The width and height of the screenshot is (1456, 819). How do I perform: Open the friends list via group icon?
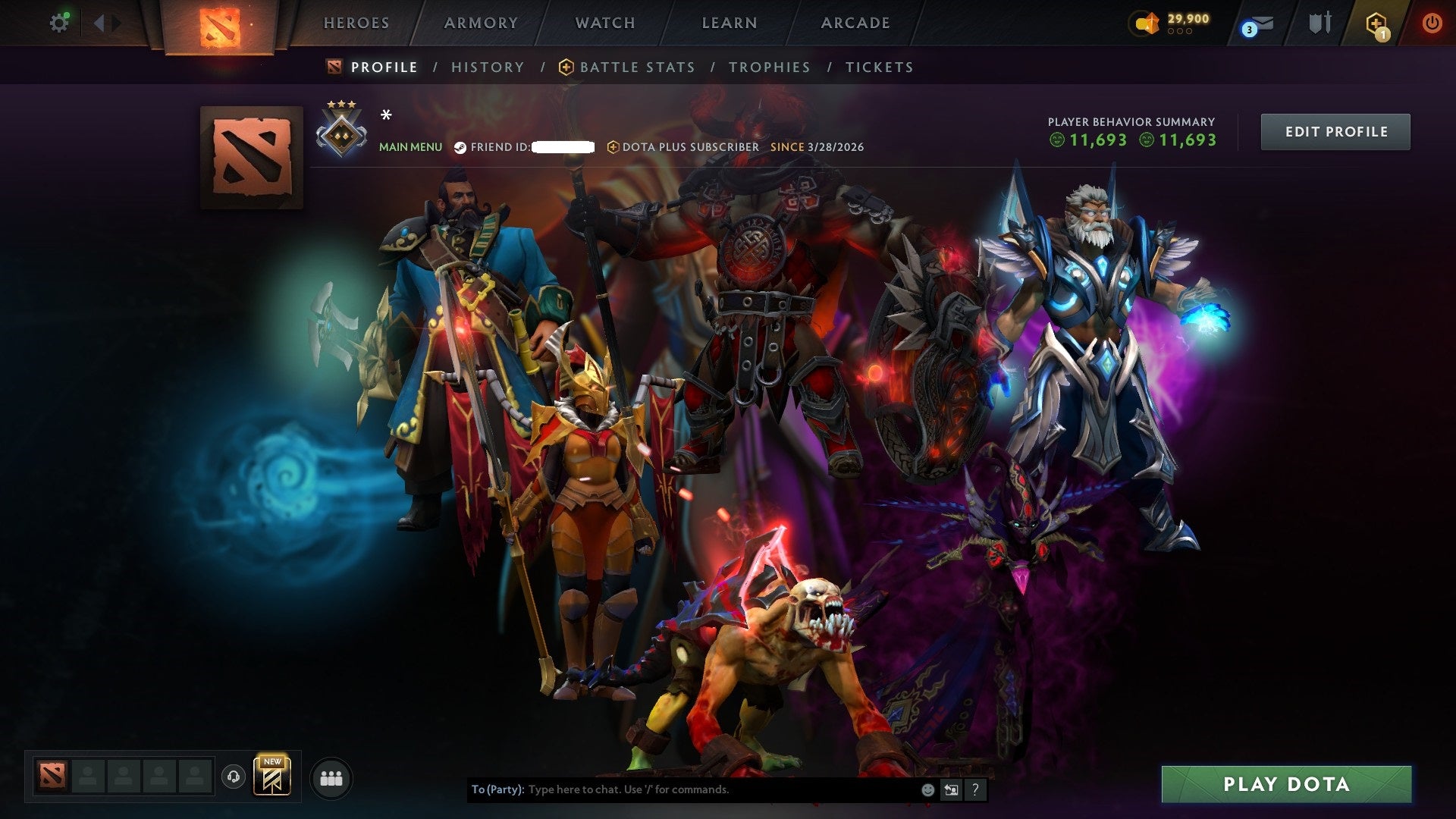coord(331,777)
